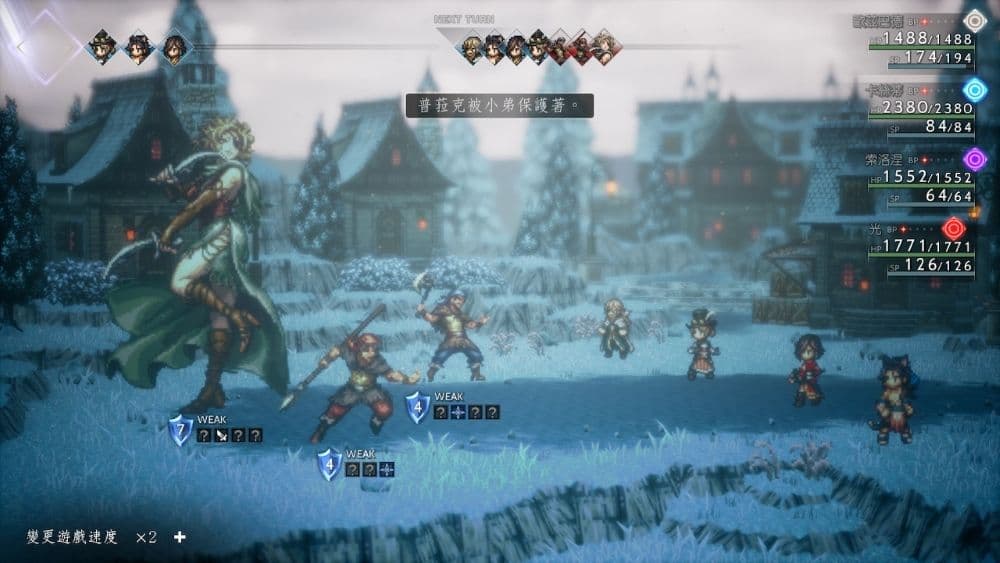Click the boss's 7-point shield counter
Viewport: 1000px width, 563px height.
pos(181,432)
